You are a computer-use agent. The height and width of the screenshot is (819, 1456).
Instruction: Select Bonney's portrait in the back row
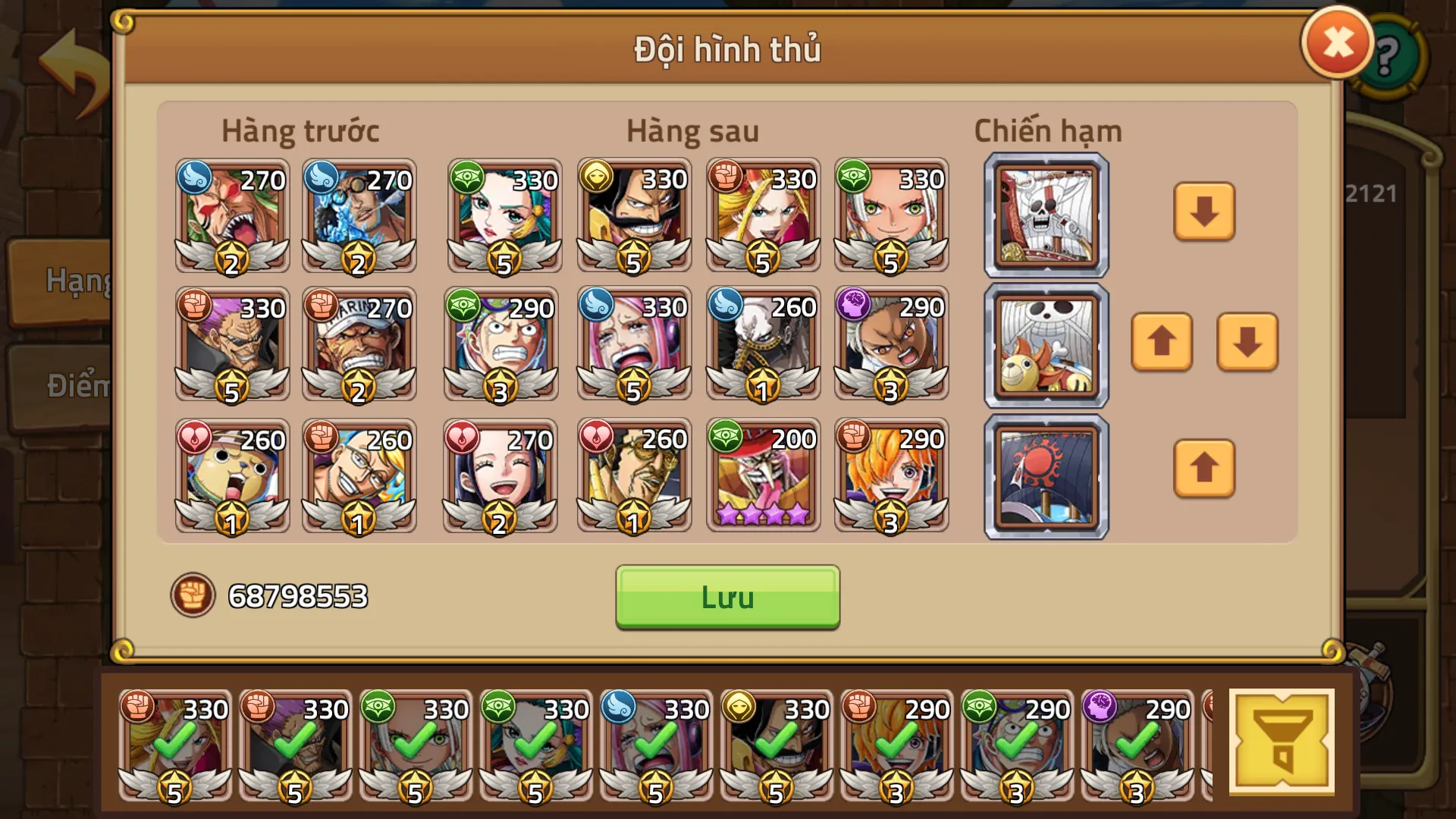[633, 345]
